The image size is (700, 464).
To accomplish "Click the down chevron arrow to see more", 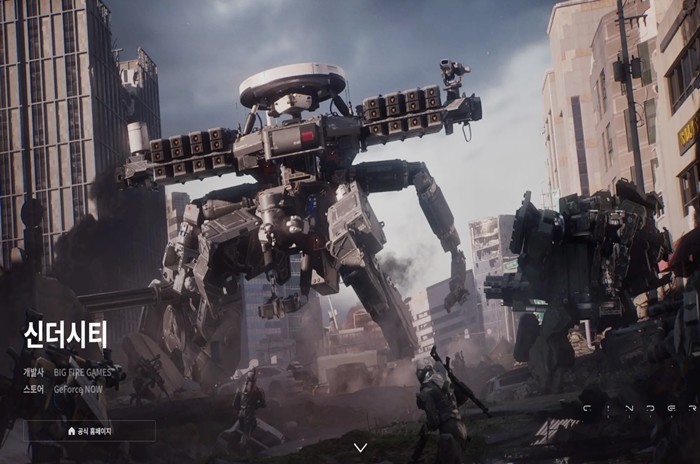I will click(x=361, y=447).
